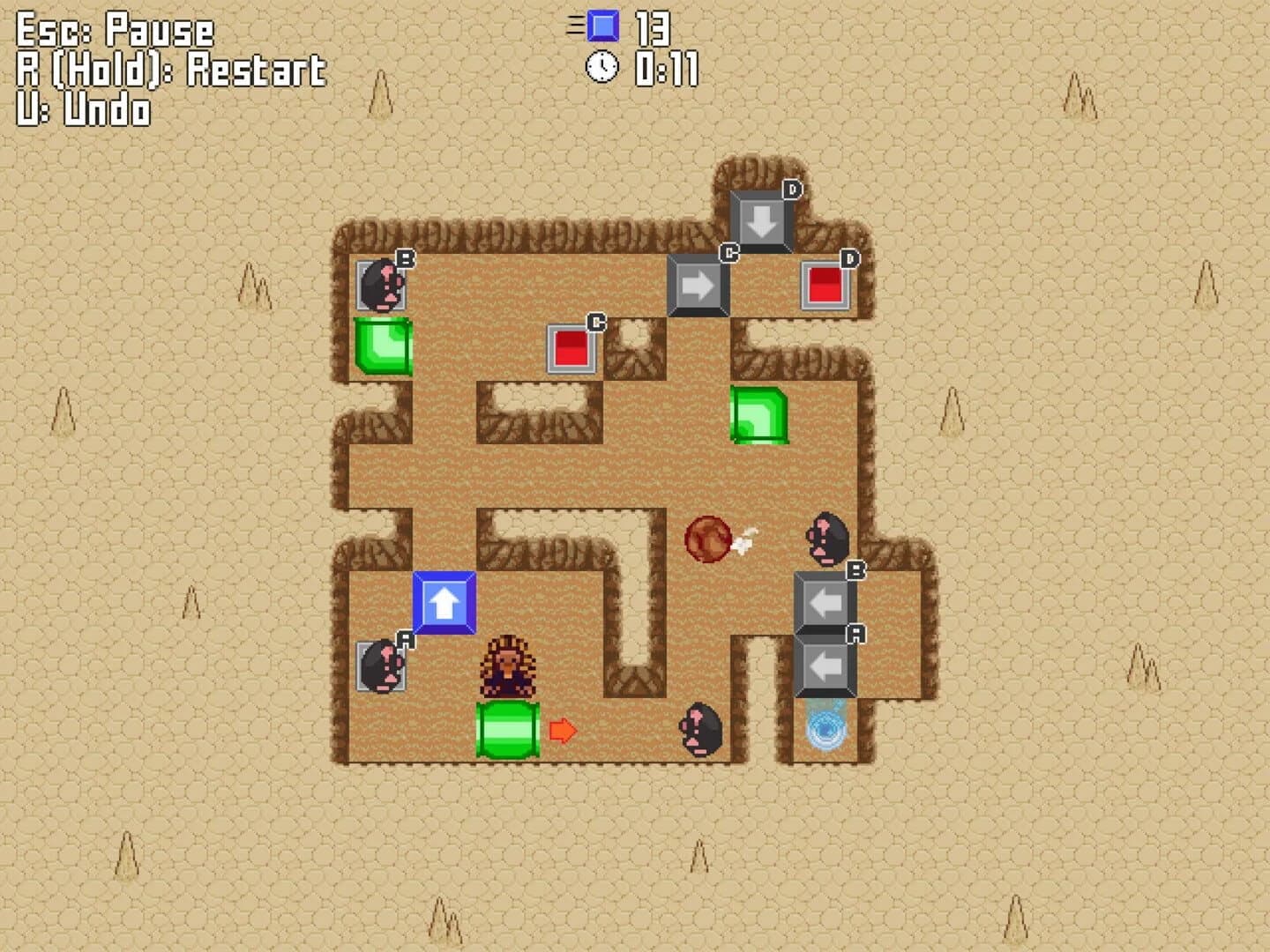This screenshot has width=1270, height=952.
Task: Click the left-arrow switch labeled B
Action: click(x=825, y=604)
